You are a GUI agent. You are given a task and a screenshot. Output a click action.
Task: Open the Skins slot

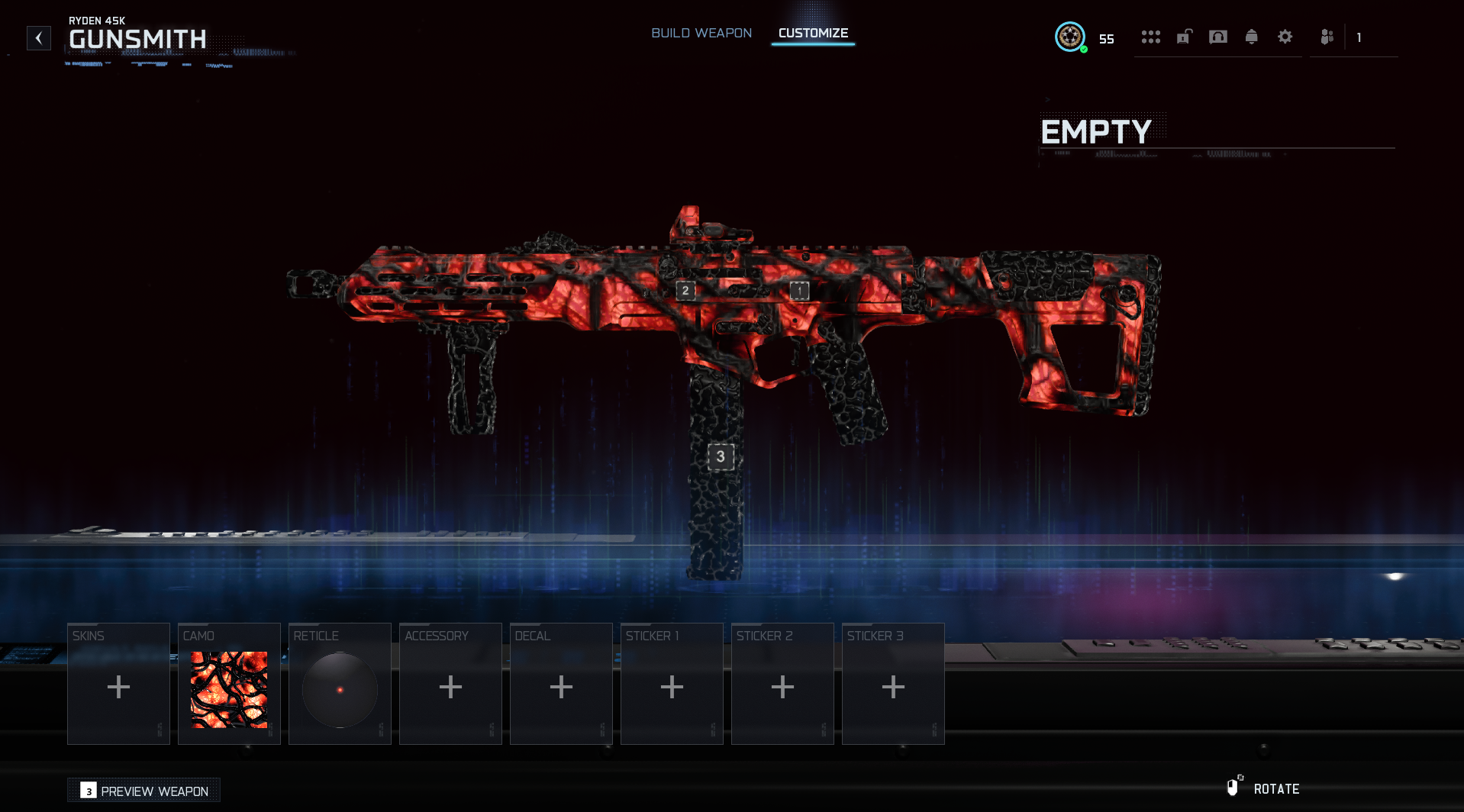(118, 684)
